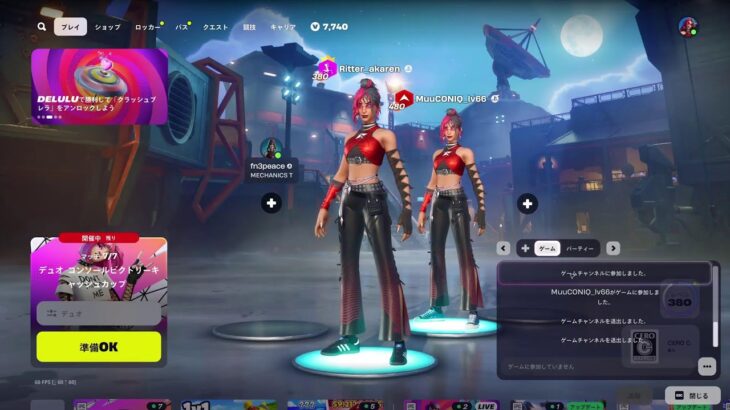Image resolution: width=730 pixels, height=410 pixels.
Task: Switch to the 競技 tab
Action: click(x=249, y=27)
